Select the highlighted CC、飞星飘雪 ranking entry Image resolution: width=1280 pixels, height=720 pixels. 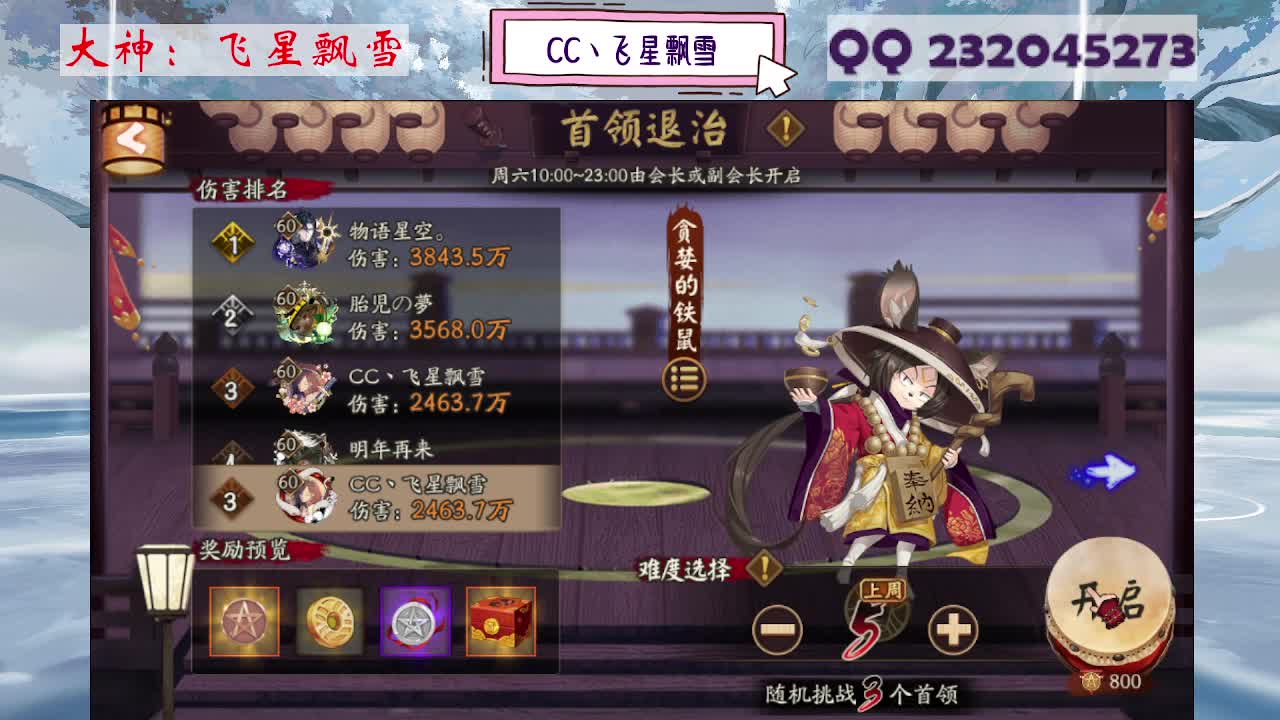click(370, 498)
